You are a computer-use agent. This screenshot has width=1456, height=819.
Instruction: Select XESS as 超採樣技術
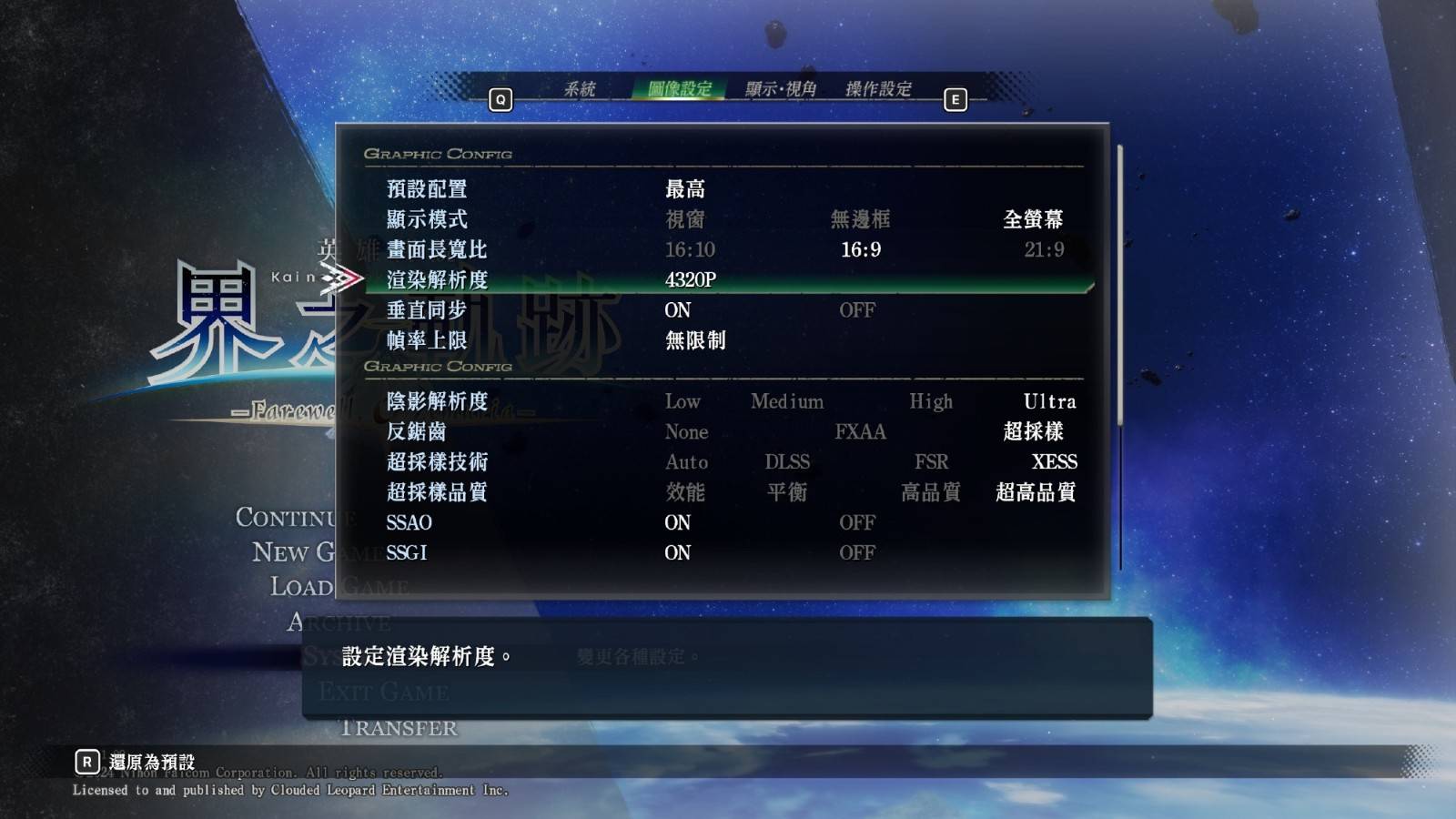[x=1056, y=462]
